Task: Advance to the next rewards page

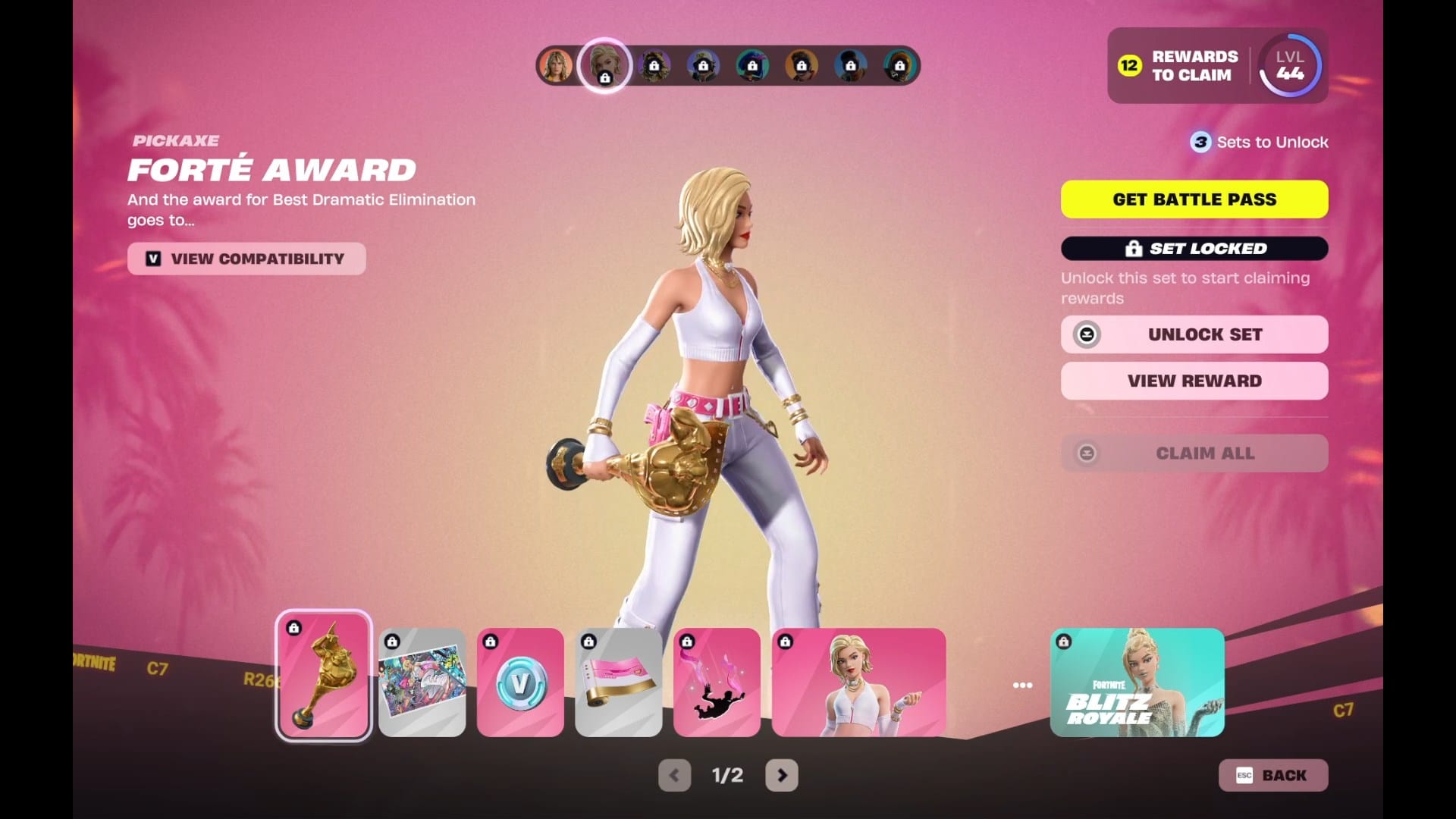Action: 782,775
